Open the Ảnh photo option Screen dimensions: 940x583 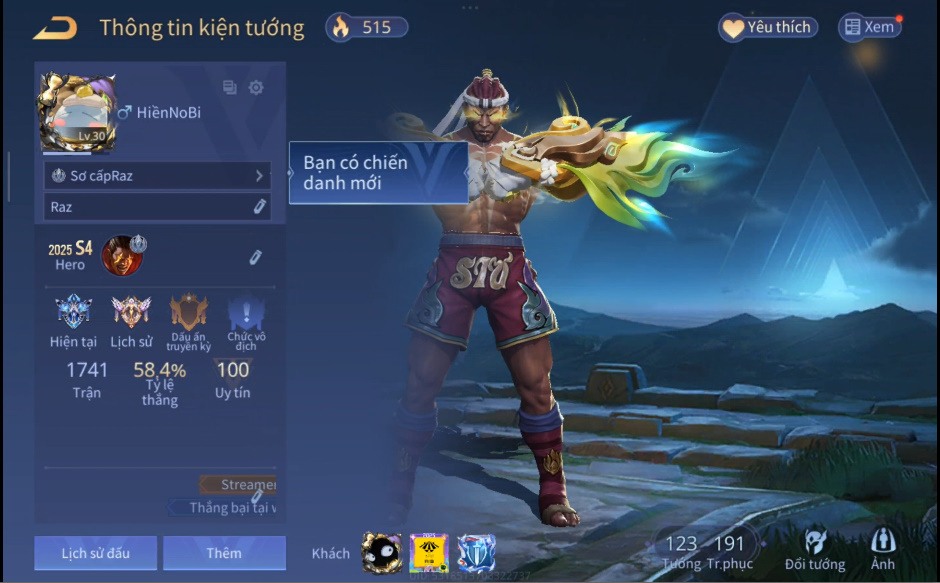tap(883, 551)
